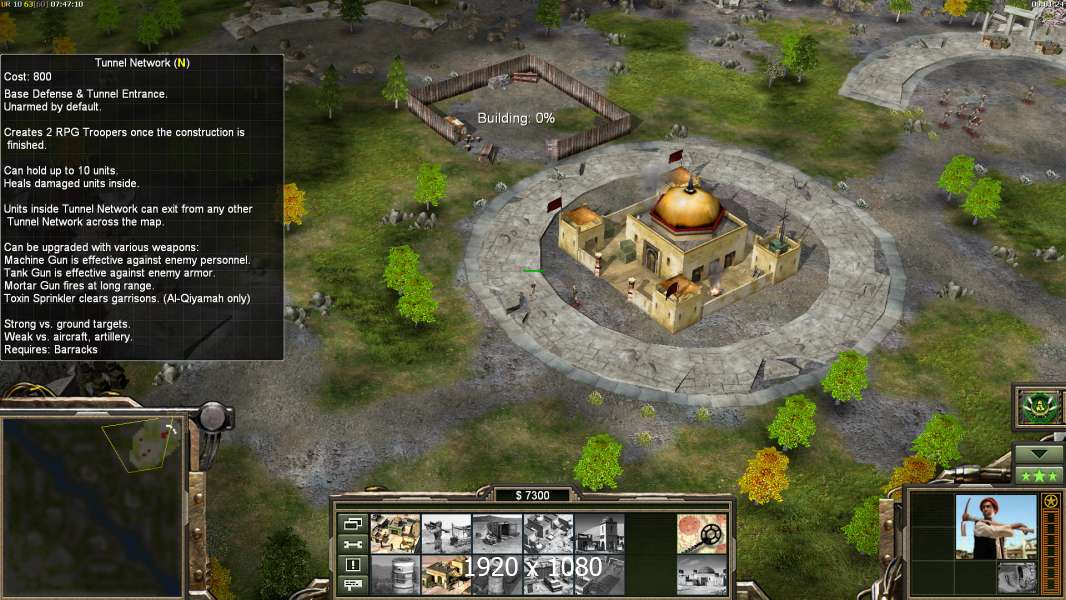Select the supply stash build icon
Viewport: 1066px width, 600px height.
point(395,533)
